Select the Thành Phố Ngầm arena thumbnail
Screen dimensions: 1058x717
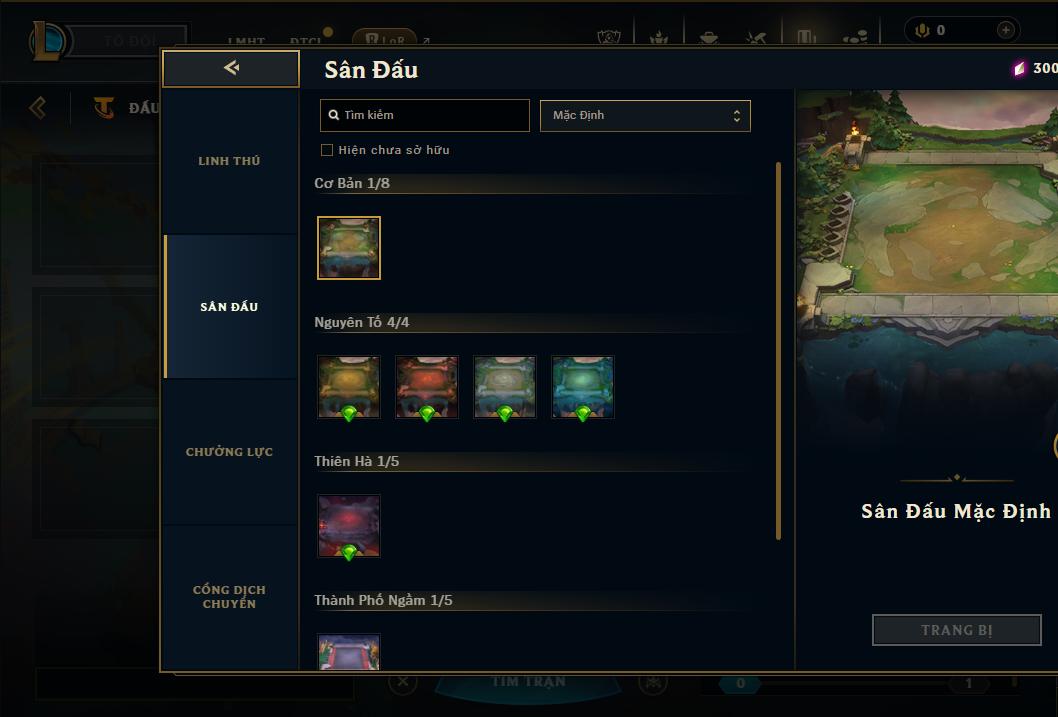tap(349, 652)
